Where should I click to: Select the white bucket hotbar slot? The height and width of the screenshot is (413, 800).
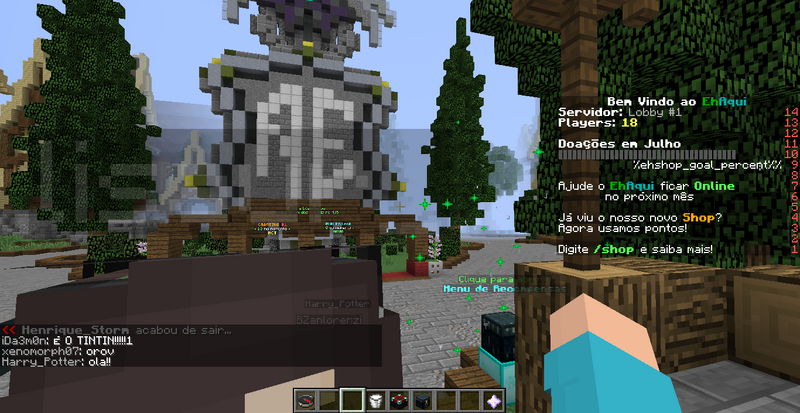click(x=377, y=401)
